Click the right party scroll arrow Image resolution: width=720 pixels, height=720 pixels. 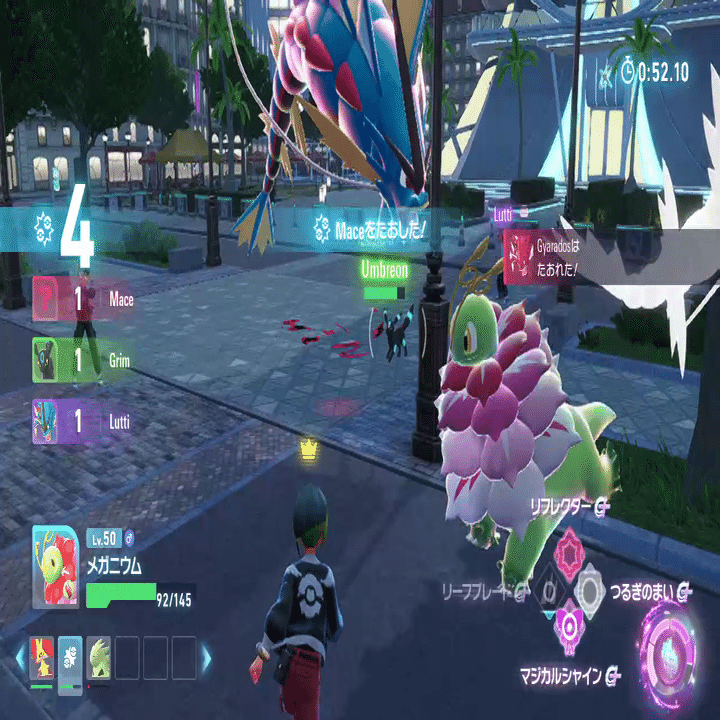pos(207,657)
